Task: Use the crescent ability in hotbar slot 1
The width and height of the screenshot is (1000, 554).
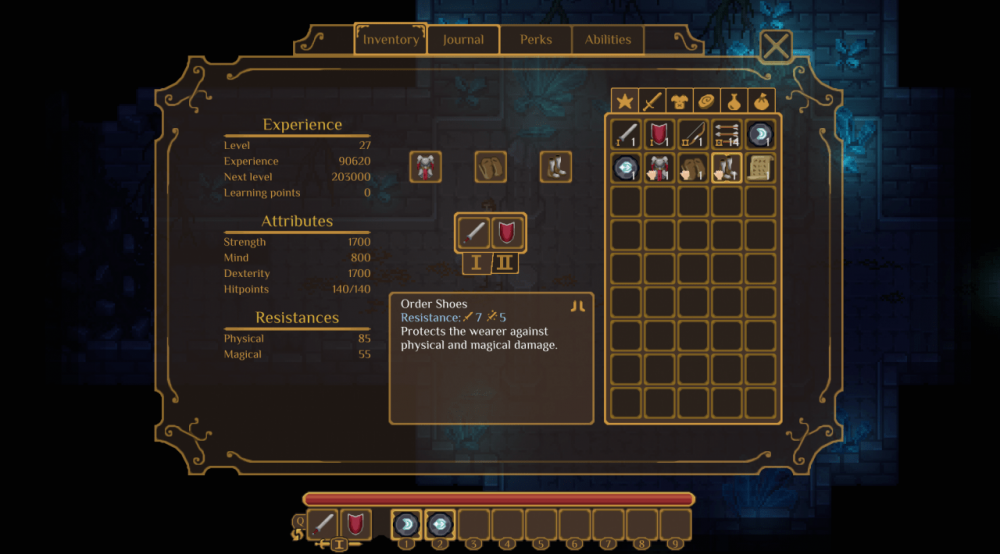Action: 406,524
